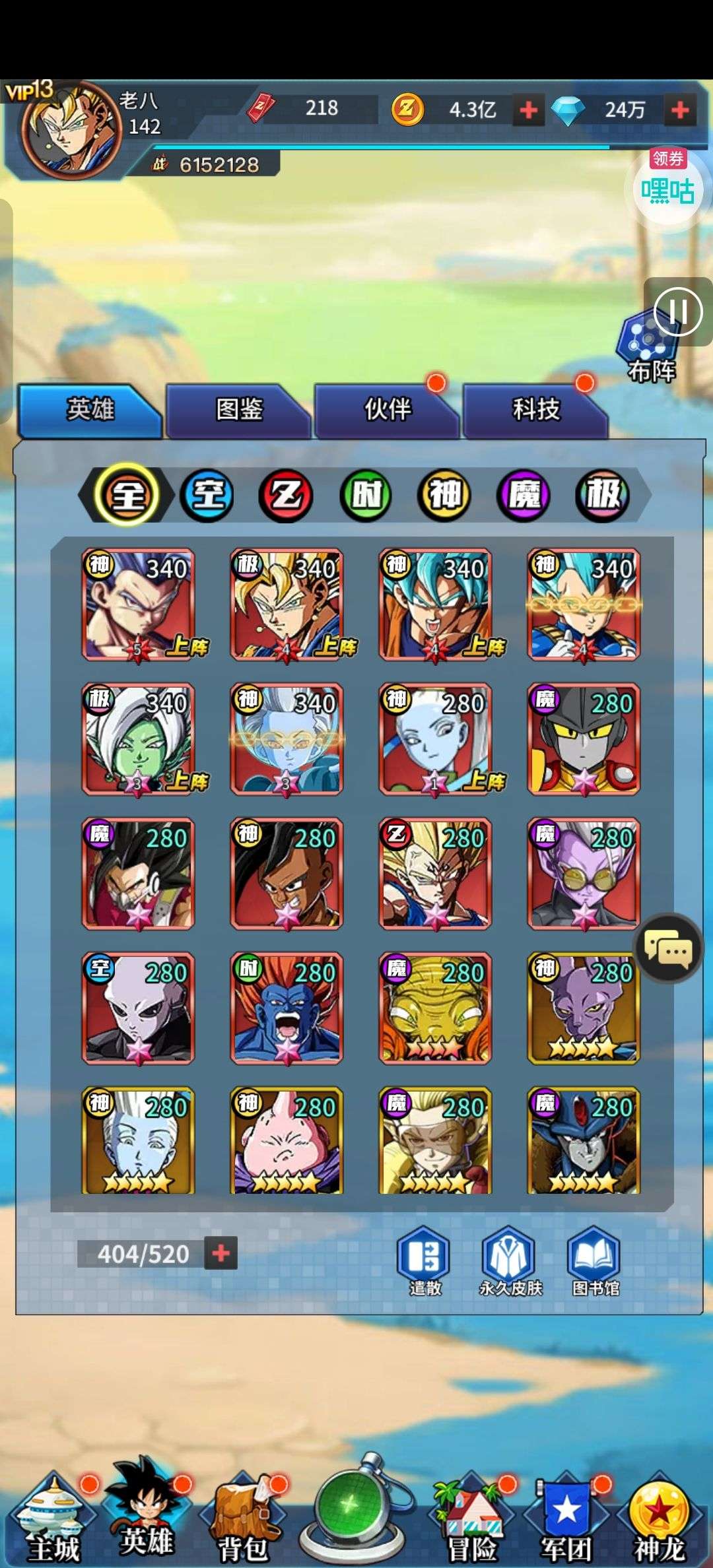Image resolution: width=713 pixels, height=1568 pixels.
Task: Show only 魔 type heroes
Action: coord(524,495)
